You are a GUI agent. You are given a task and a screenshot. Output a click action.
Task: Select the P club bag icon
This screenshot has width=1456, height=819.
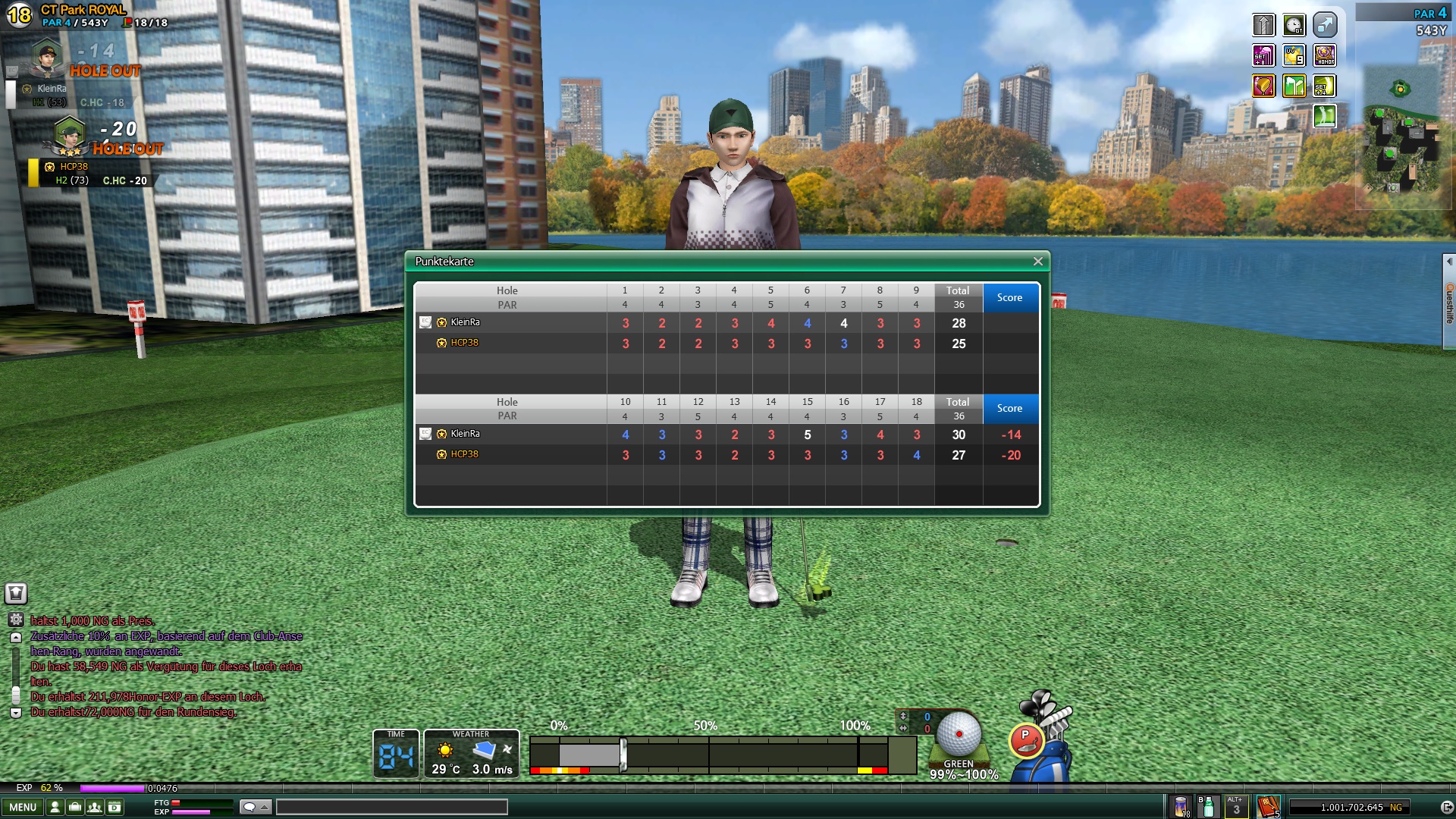1026,739
